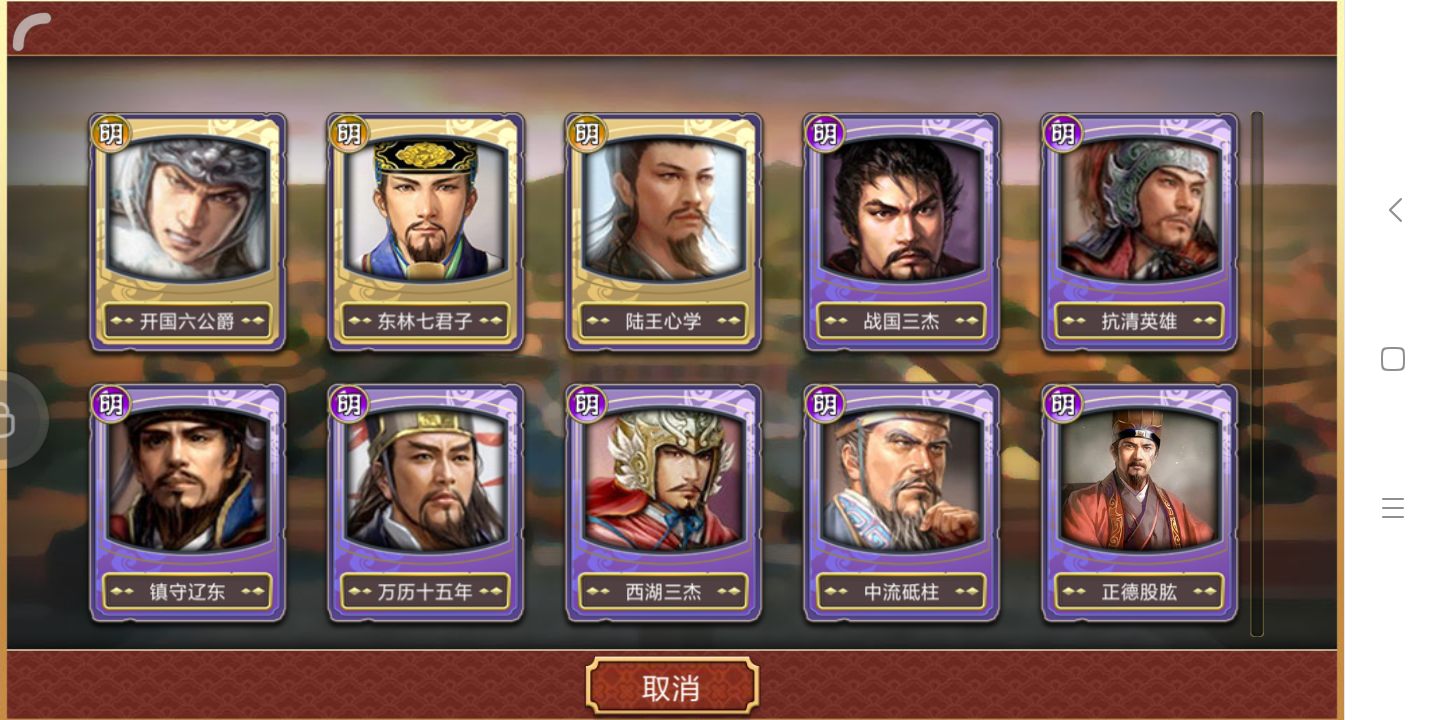The width and height of the screenshot is (1440, 720).
Task: Select the 东林七君子 card portrait
Action: pos(425,215)
